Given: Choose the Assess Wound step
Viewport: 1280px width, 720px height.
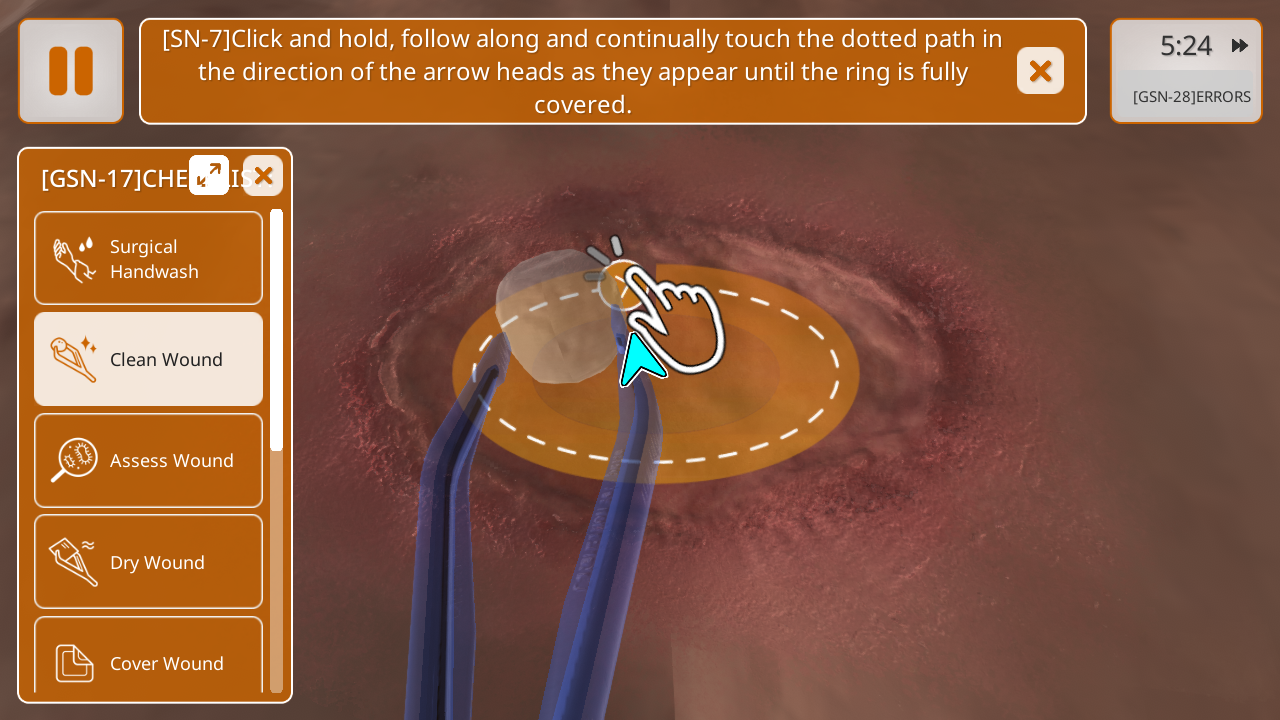Looking at the screenshot, I should coord(148,460).
